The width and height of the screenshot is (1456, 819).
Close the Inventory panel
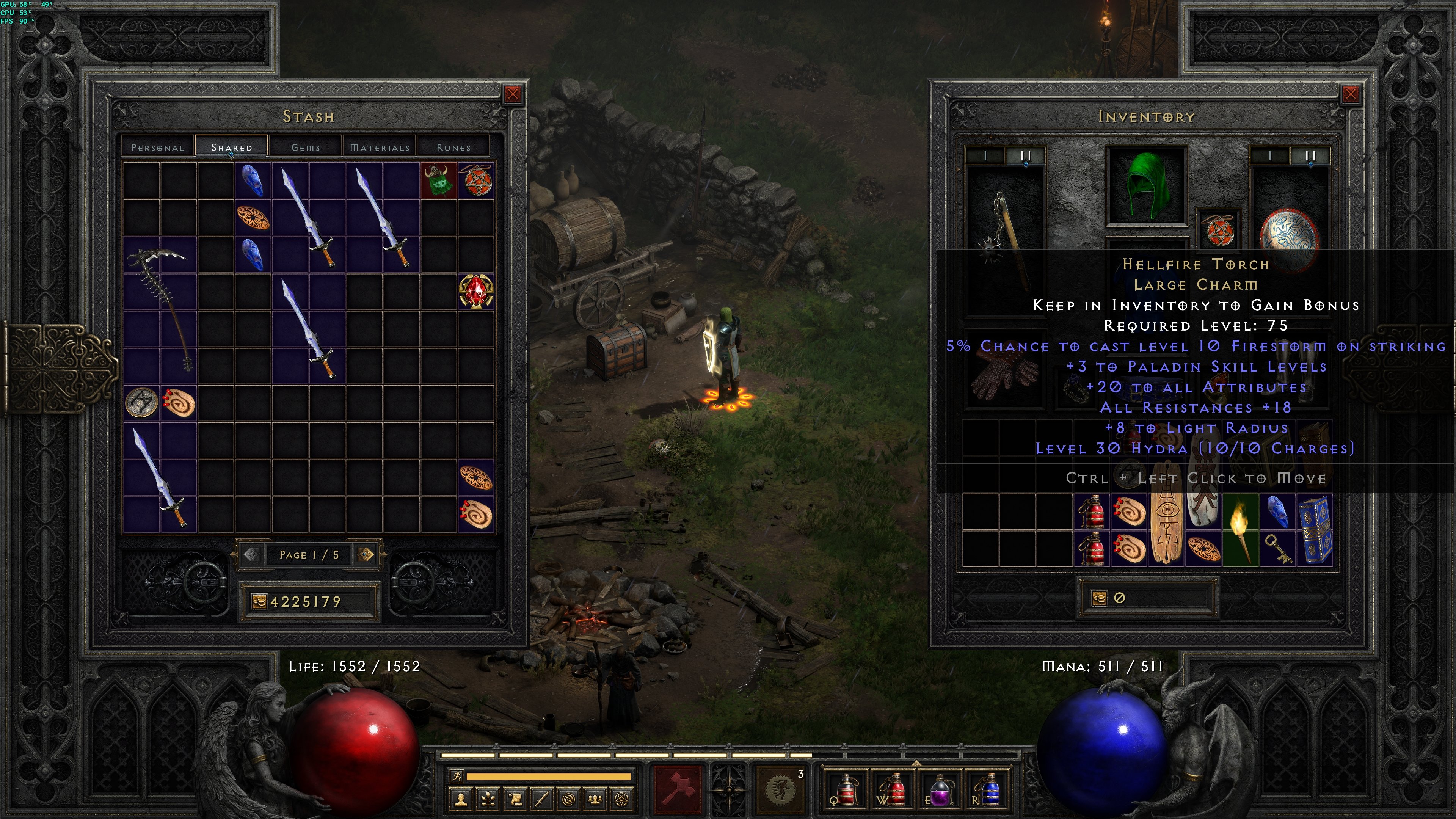click(x=1350, y=94)
